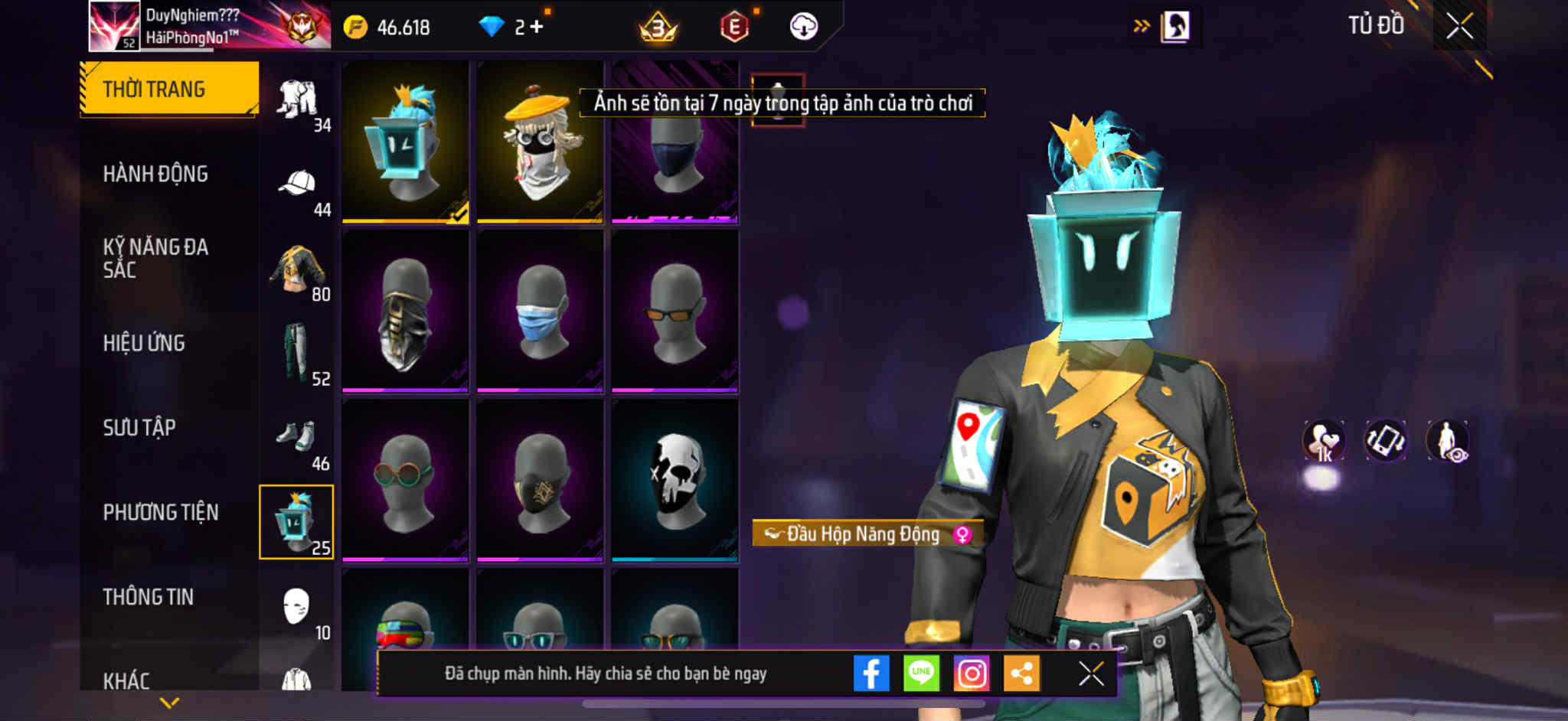The height and width of the screenshot is (721, 1568).
Task: Open the SƯU TẬP tab
Action: coord(139,427)
